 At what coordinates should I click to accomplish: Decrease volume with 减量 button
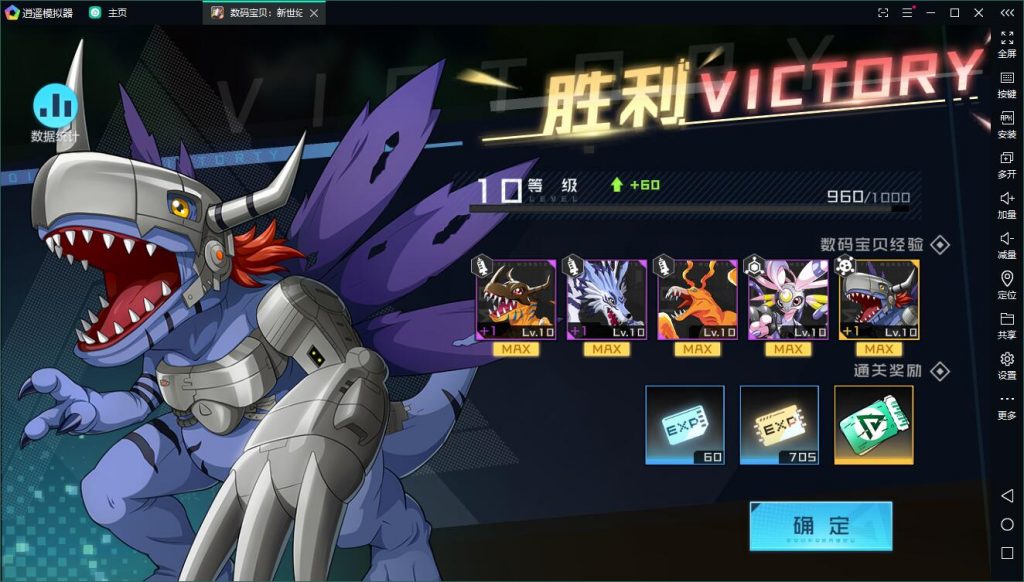[x=1006, y=244]
